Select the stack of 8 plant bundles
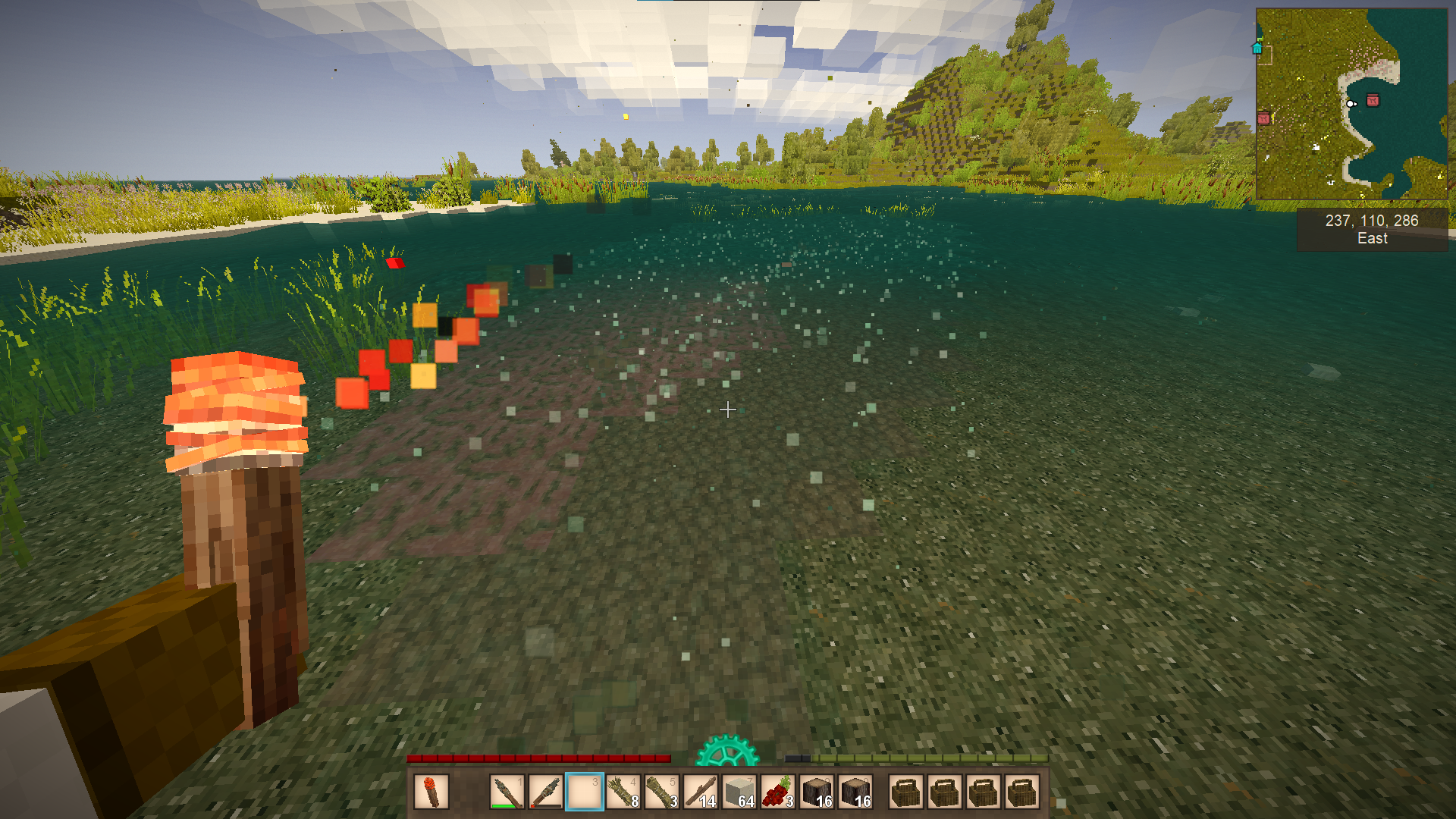The width and height of the screenshot is (1456, 819). click(x=623, y=792)
